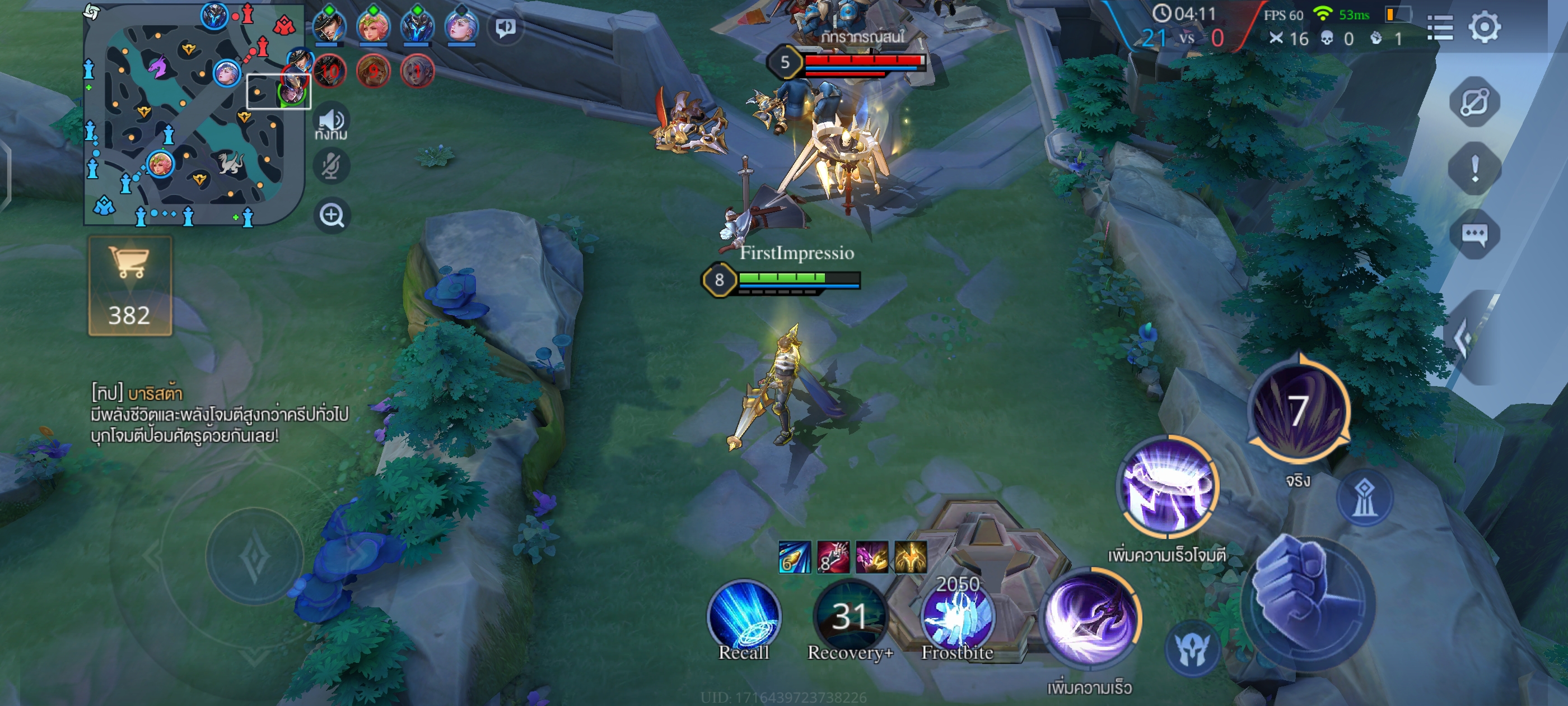Open the settings gear
This screenshot has width=1568, height=706.
[x=1484, y=27]
